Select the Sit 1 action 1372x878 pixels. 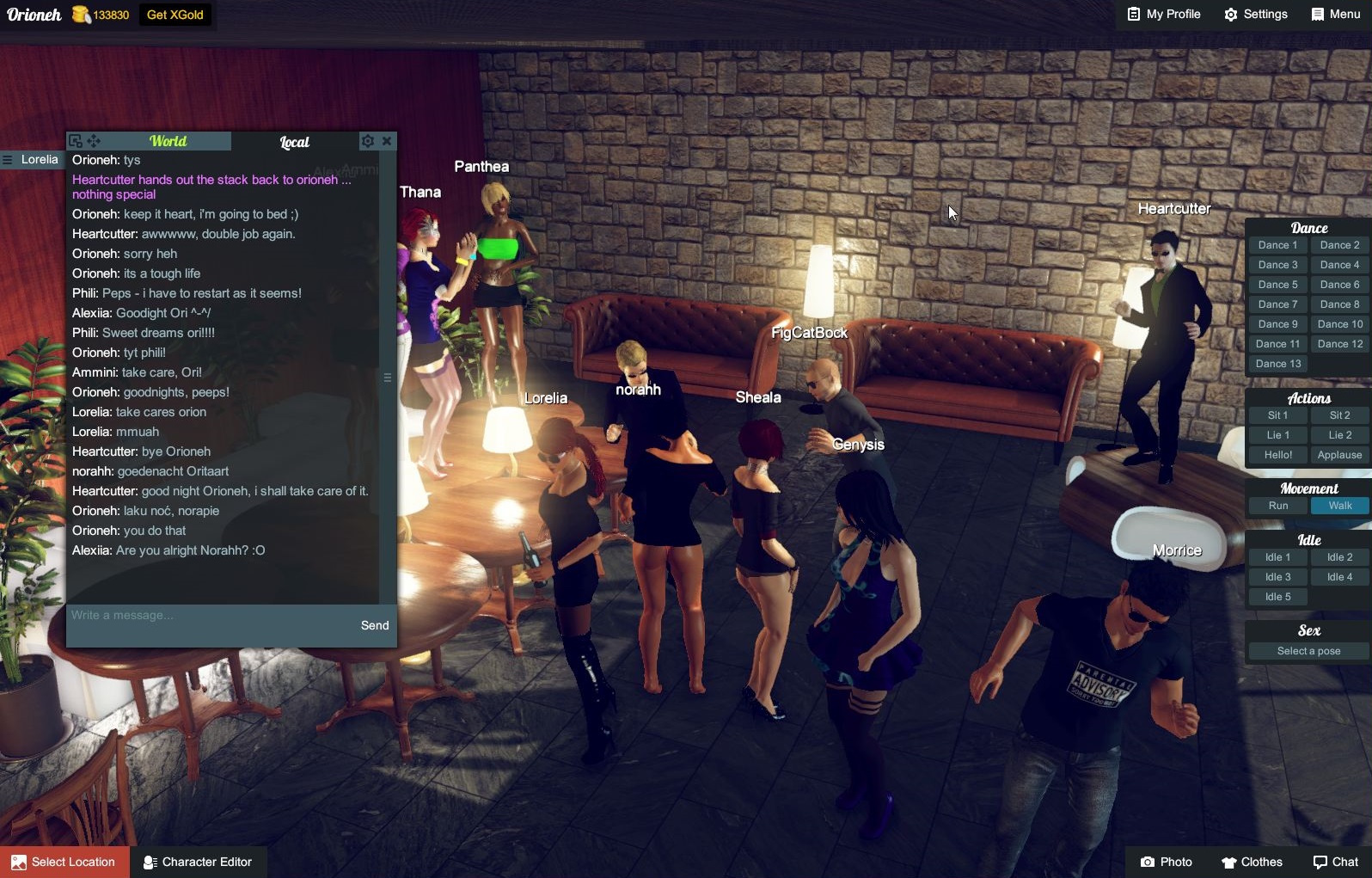pyautogui.click(x=1277, y=415)
